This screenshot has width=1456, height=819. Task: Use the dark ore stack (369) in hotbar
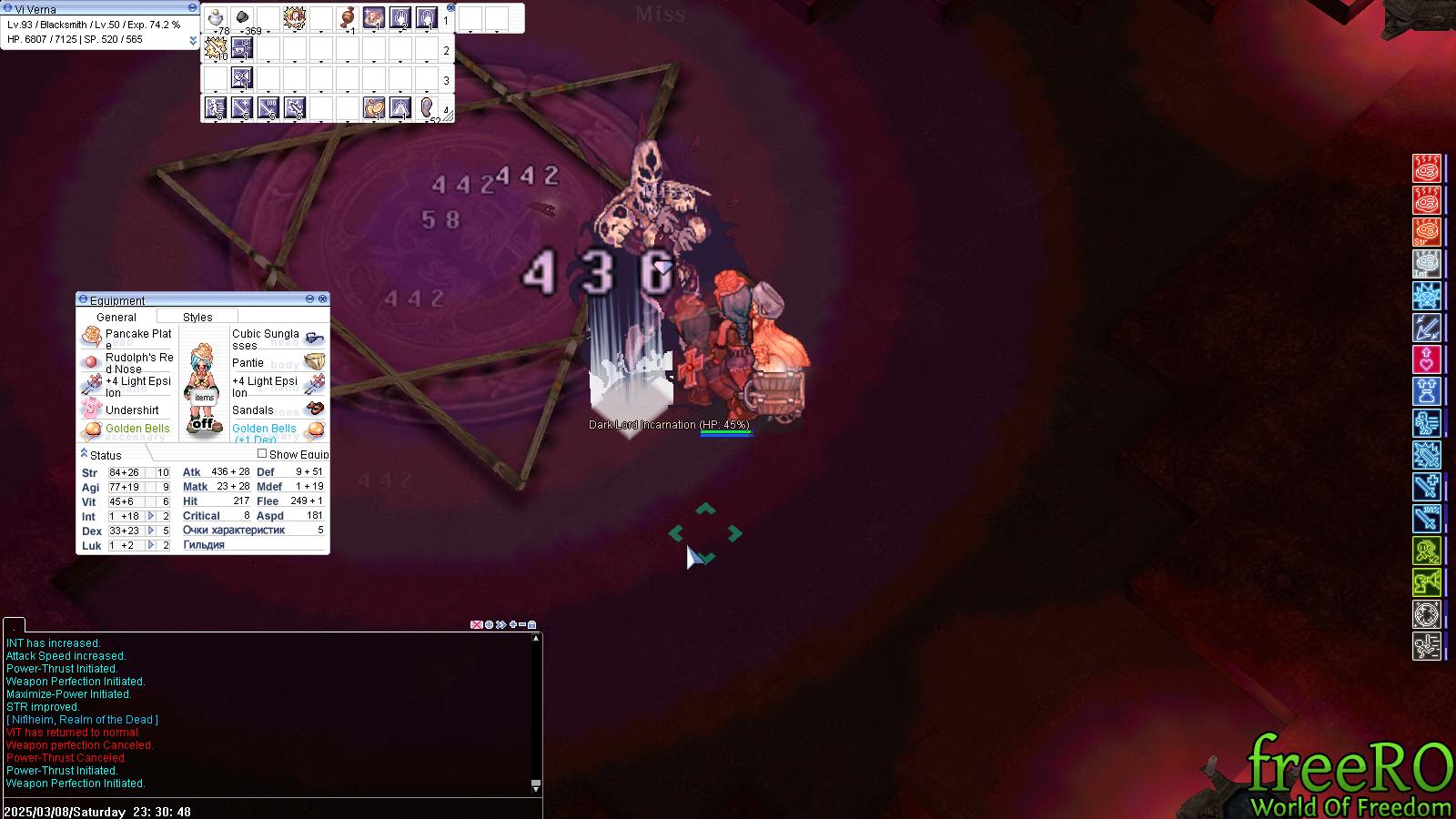[243, 17]
